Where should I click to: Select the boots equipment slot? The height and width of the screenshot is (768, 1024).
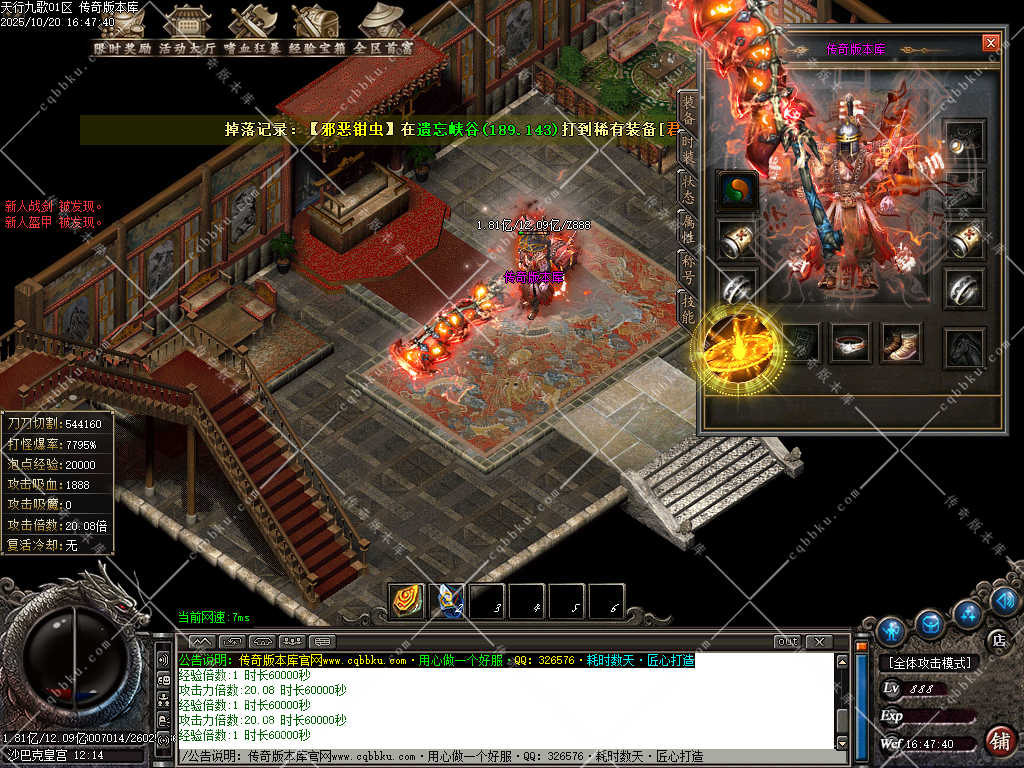pos(901,343)
